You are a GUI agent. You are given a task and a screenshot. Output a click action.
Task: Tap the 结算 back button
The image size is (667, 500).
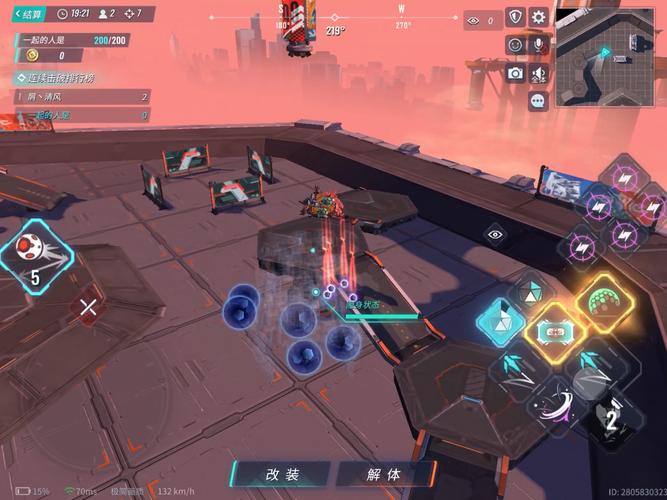(26, 14)
